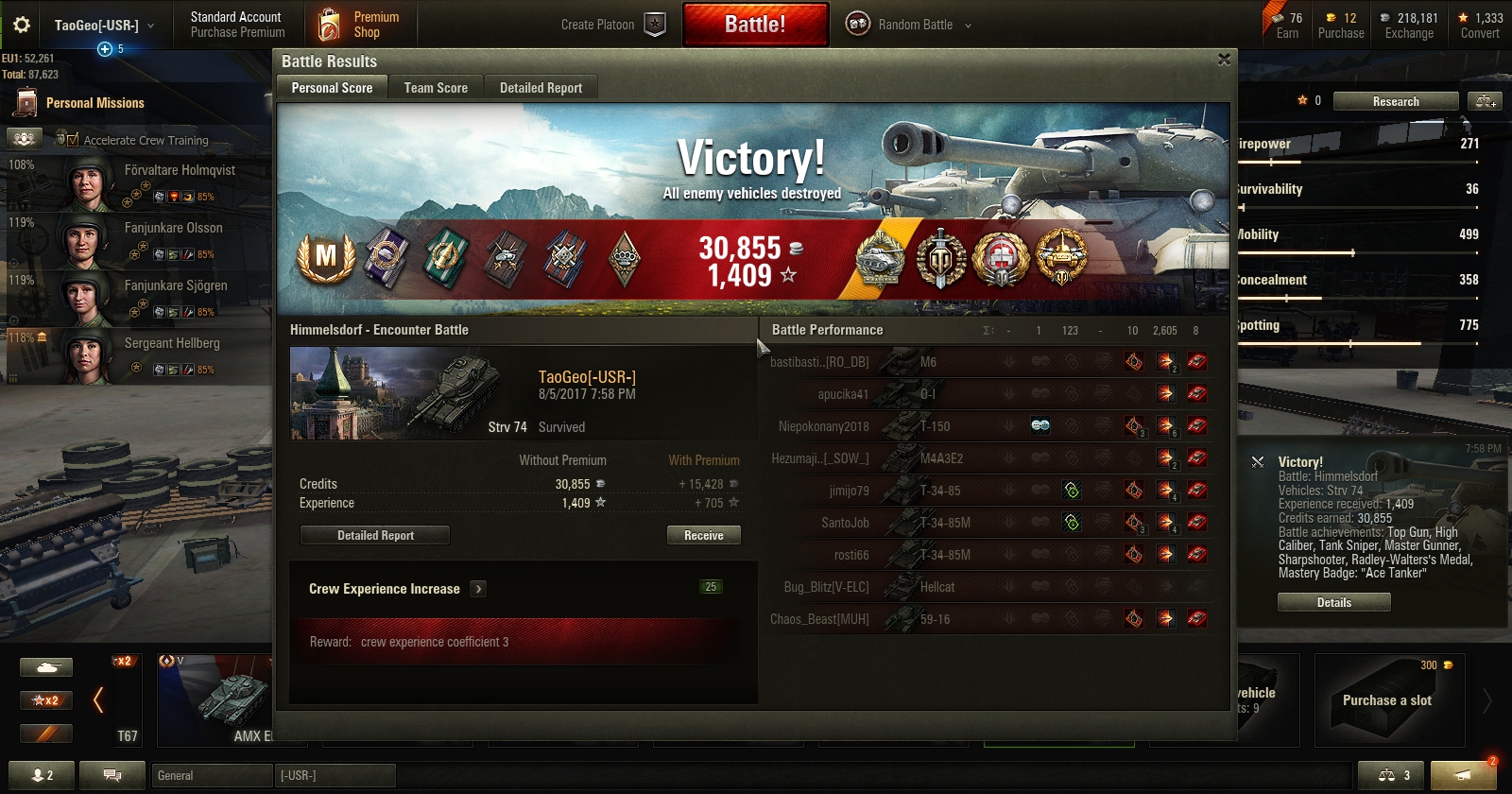1512x794 pixels.
Task: Receive the premium bonus rewards
Action: (x=703, y=535)
